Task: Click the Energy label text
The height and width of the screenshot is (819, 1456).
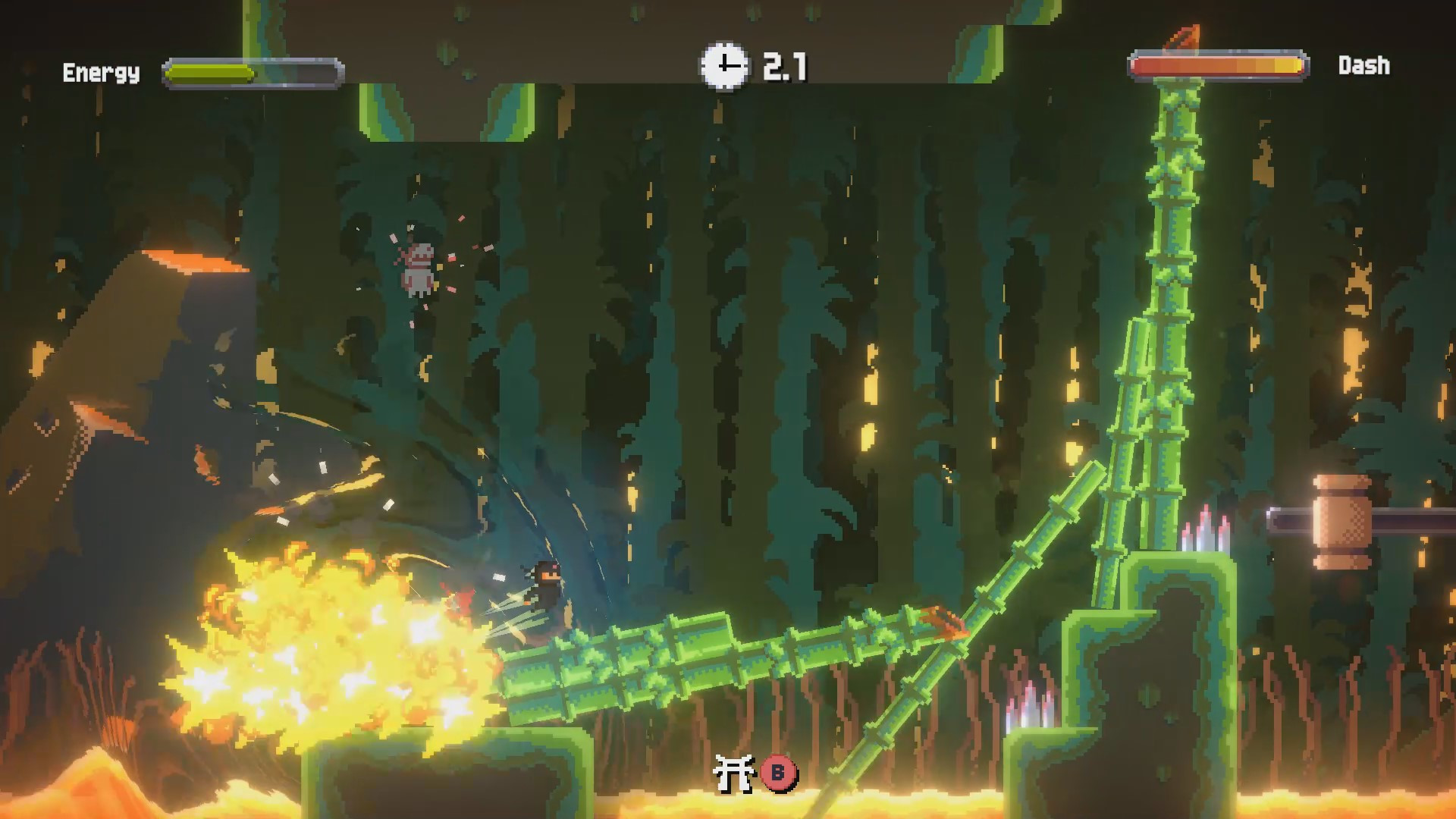Action: (101, 74)
